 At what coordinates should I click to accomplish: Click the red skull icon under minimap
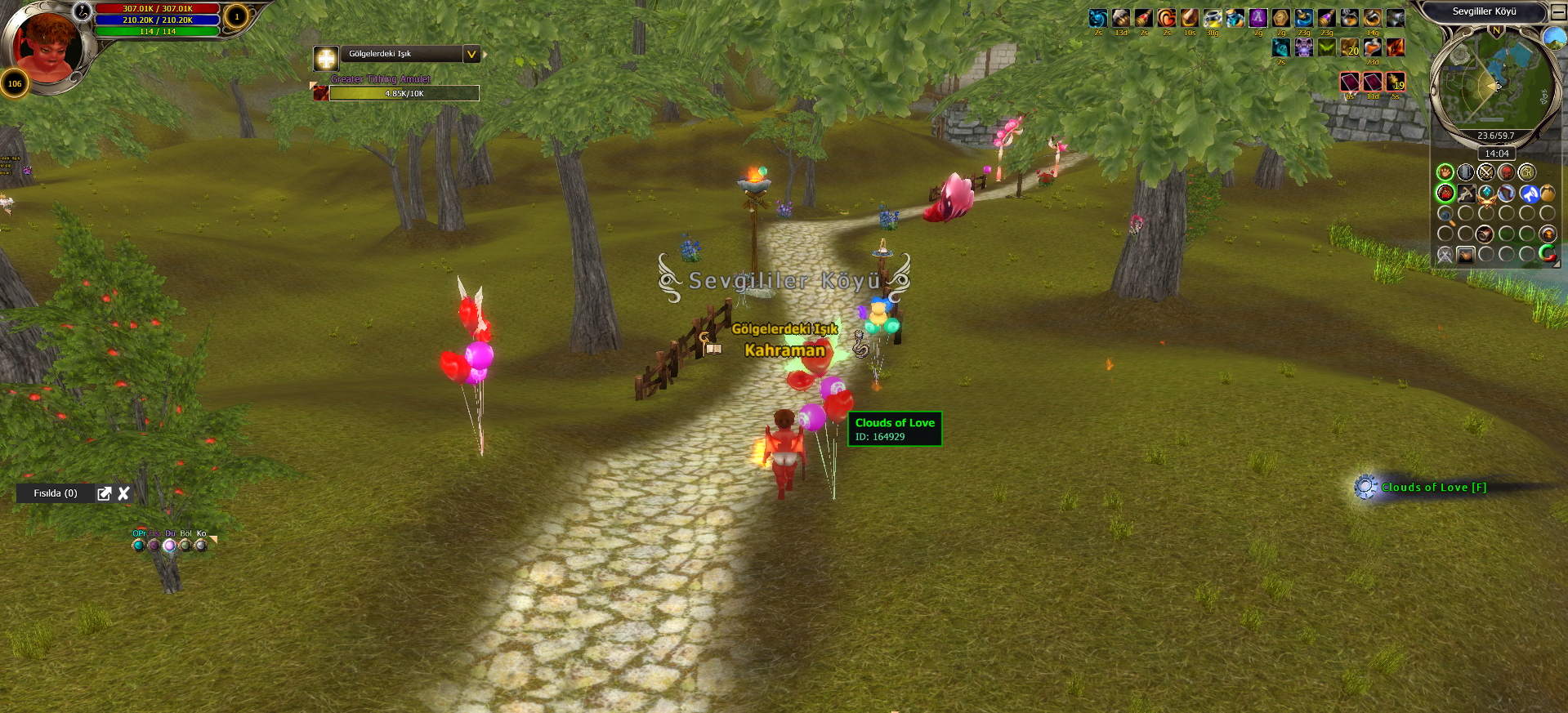click(x=1506, y=172)
